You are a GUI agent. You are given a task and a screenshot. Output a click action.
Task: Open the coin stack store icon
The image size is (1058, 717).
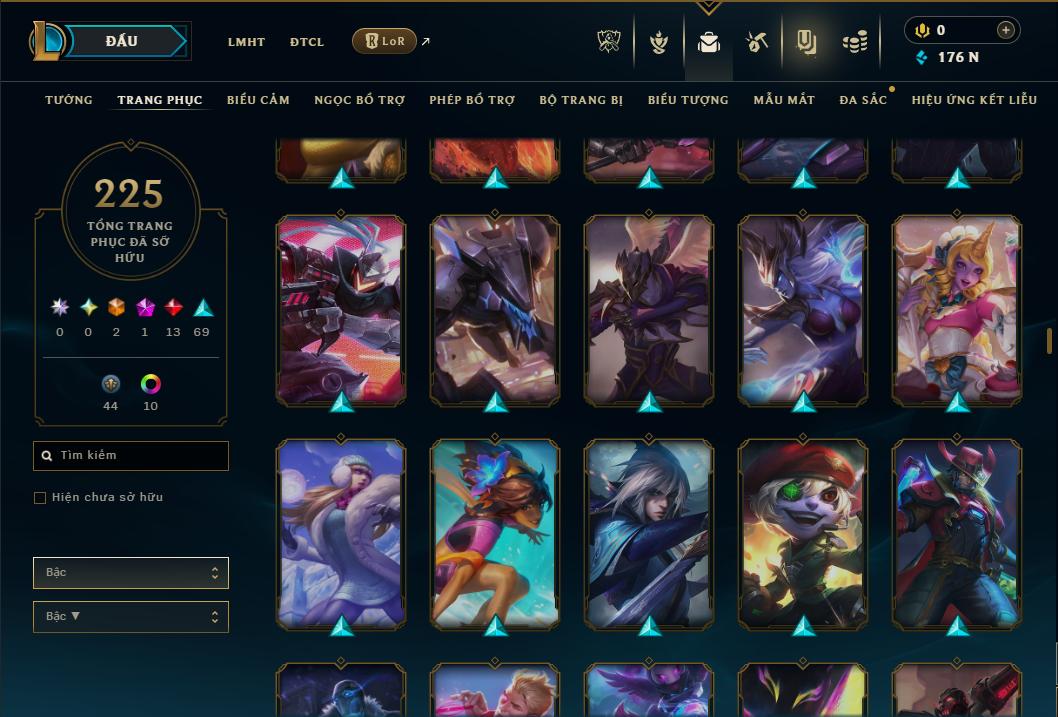854,42
